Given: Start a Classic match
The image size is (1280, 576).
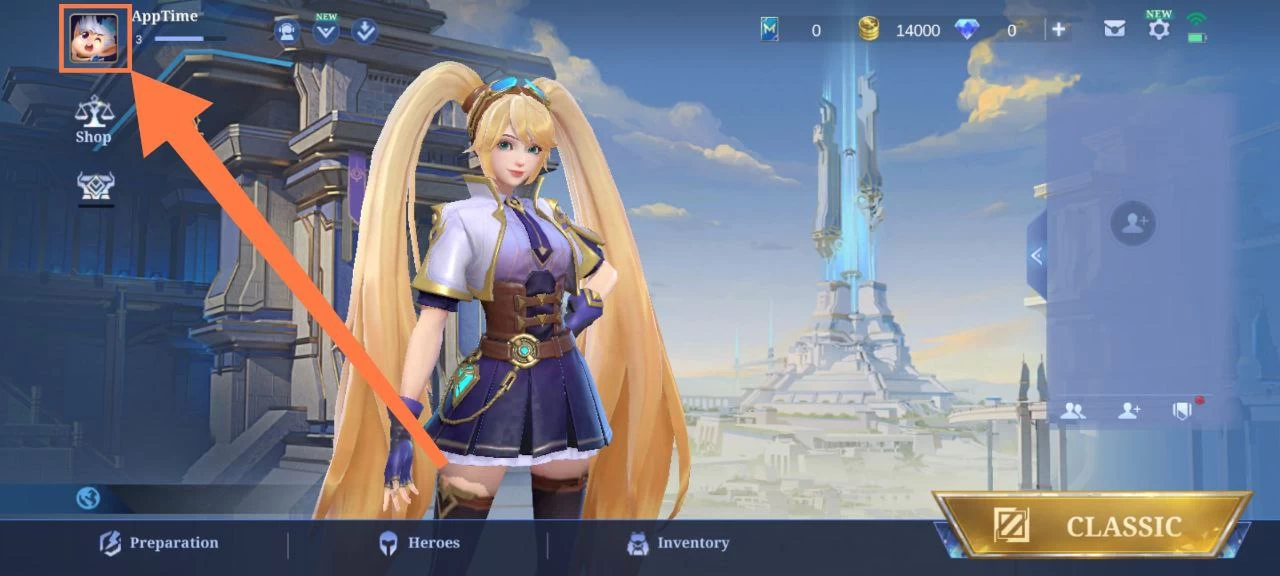Looking at the screenshot, I should tap(1092, 526).
